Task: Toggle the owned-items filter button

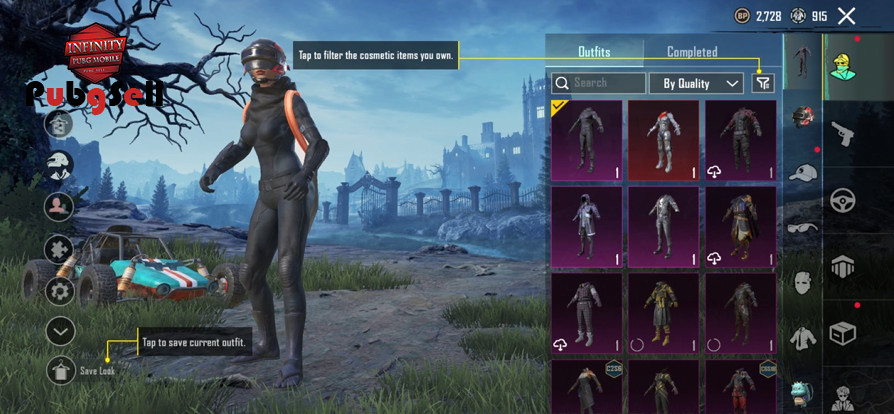Action: 762,83
